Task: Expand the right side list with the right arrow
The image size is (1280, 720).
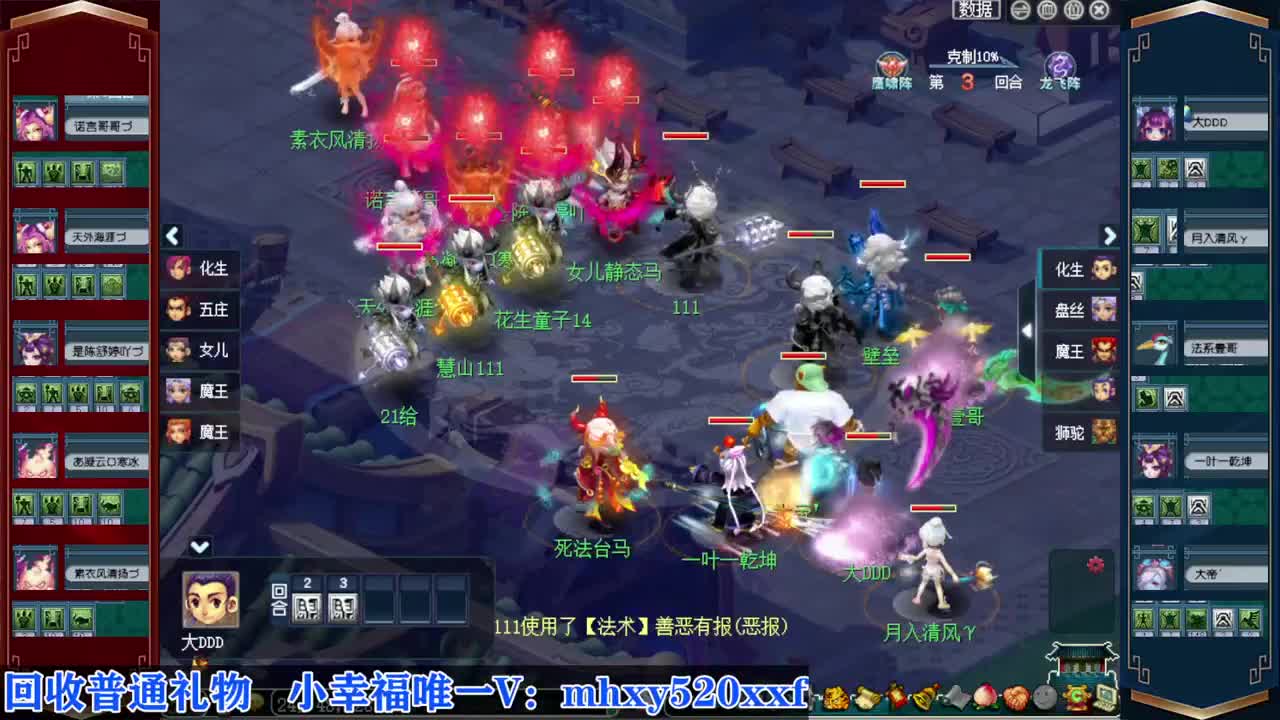Action: click(1108, 237)
